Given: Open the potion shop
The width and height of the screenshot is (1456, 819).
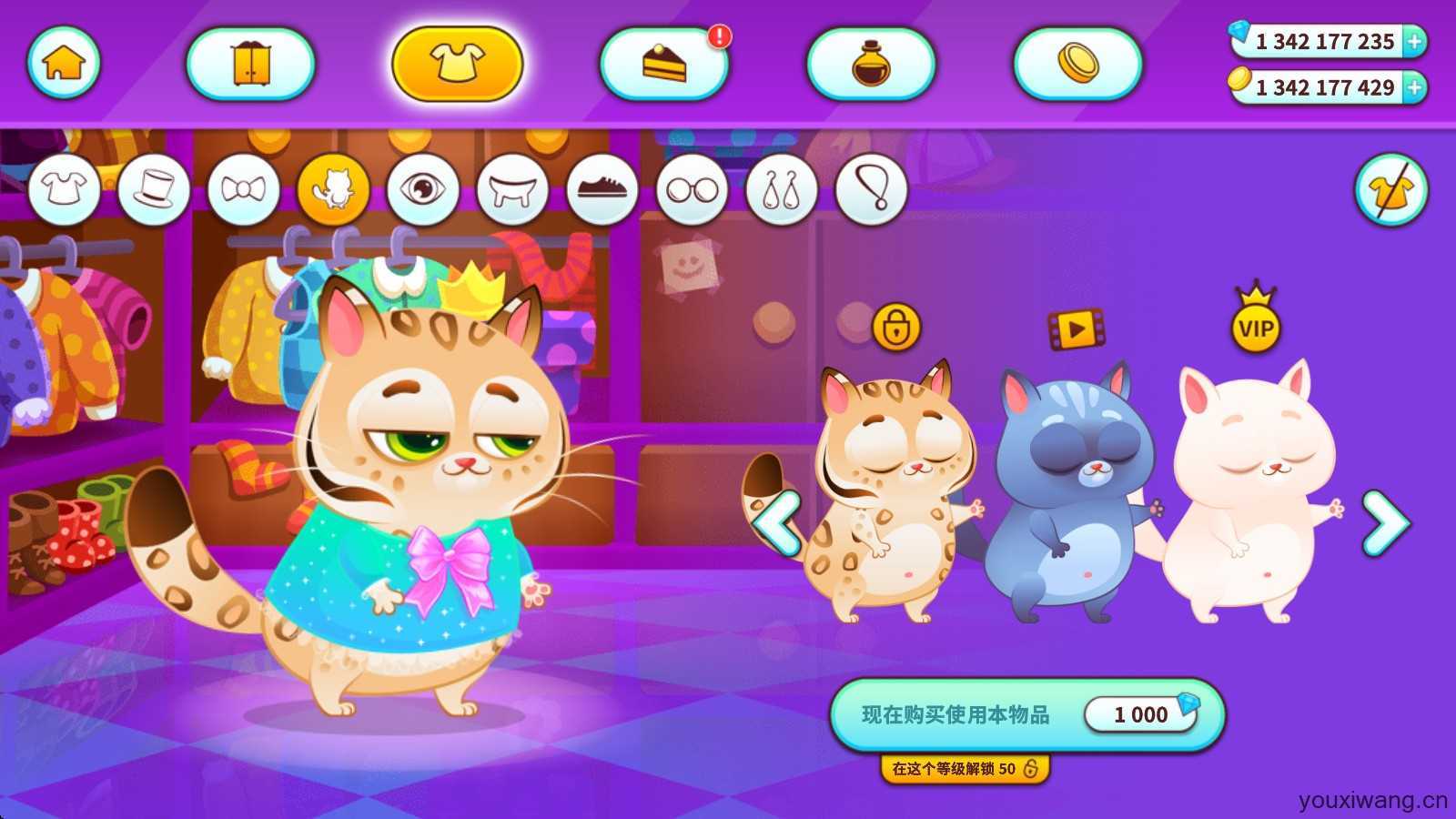Looking at the screenshot, I should 871,64.
